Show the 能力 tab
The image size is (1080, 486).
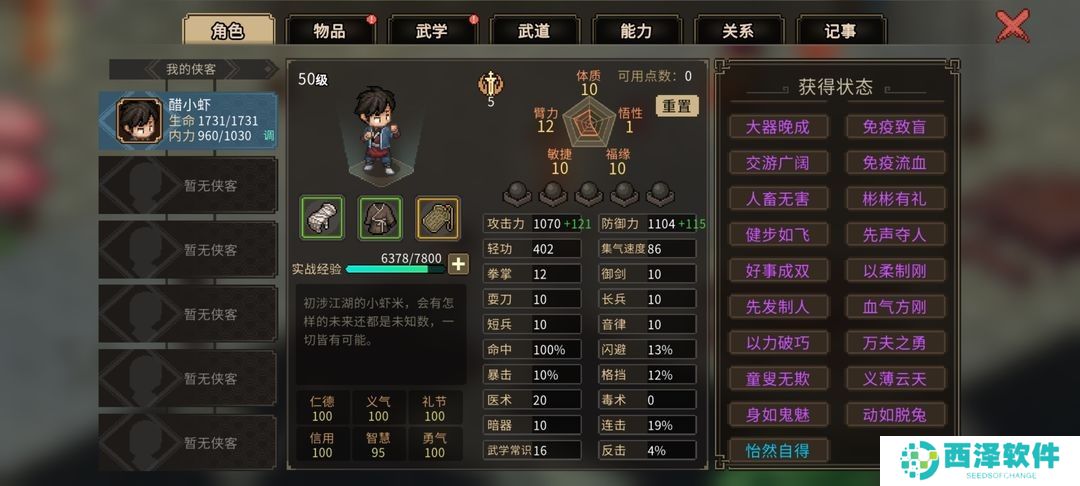(636, 30)
